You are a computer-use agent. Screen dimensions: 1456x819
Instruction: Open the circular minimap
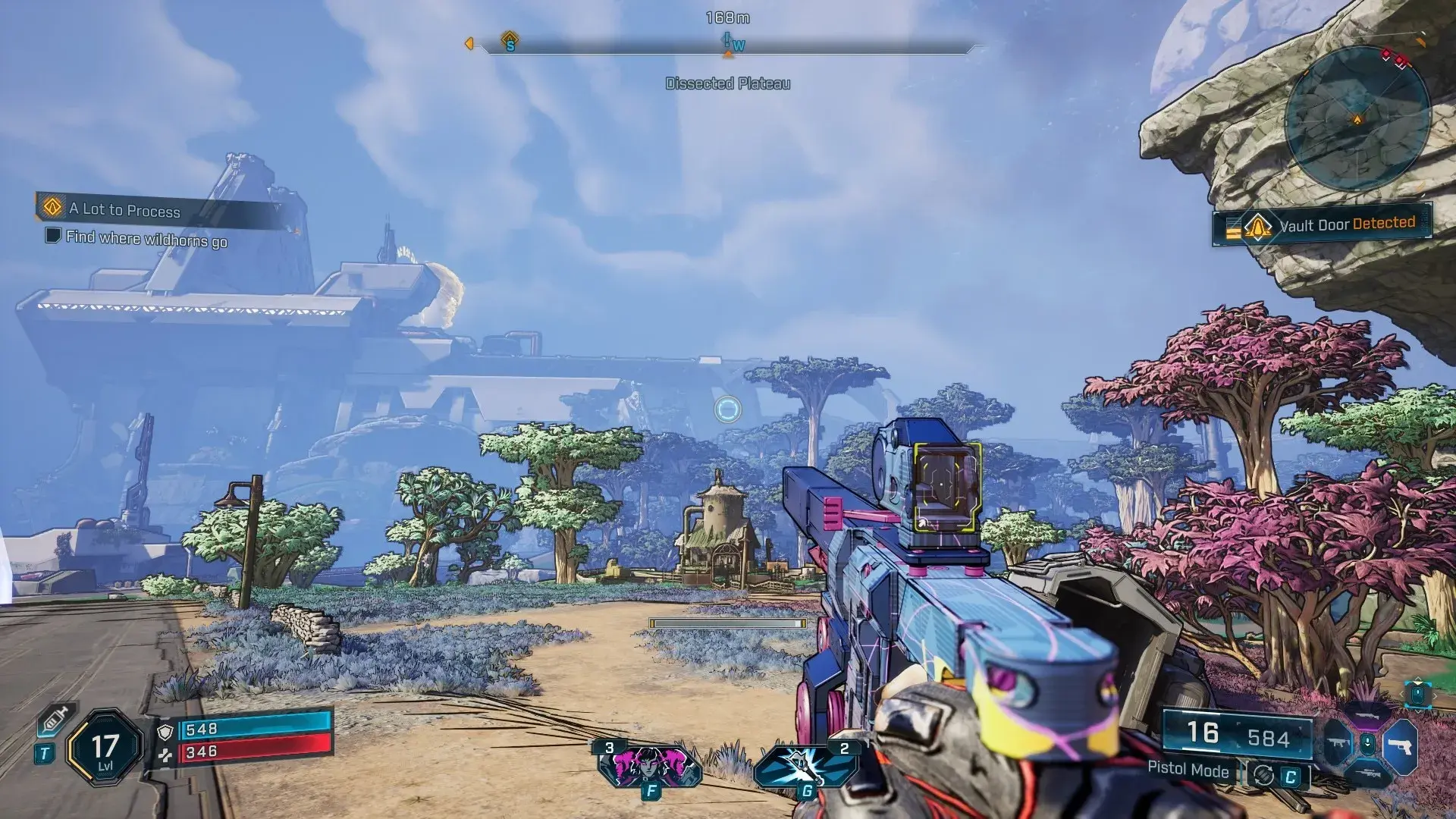click(1357, 119)
